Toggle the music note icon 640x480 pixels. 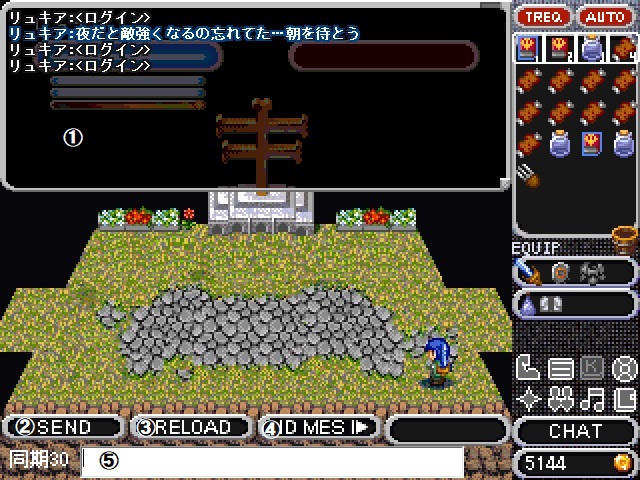tap(592, 399)
